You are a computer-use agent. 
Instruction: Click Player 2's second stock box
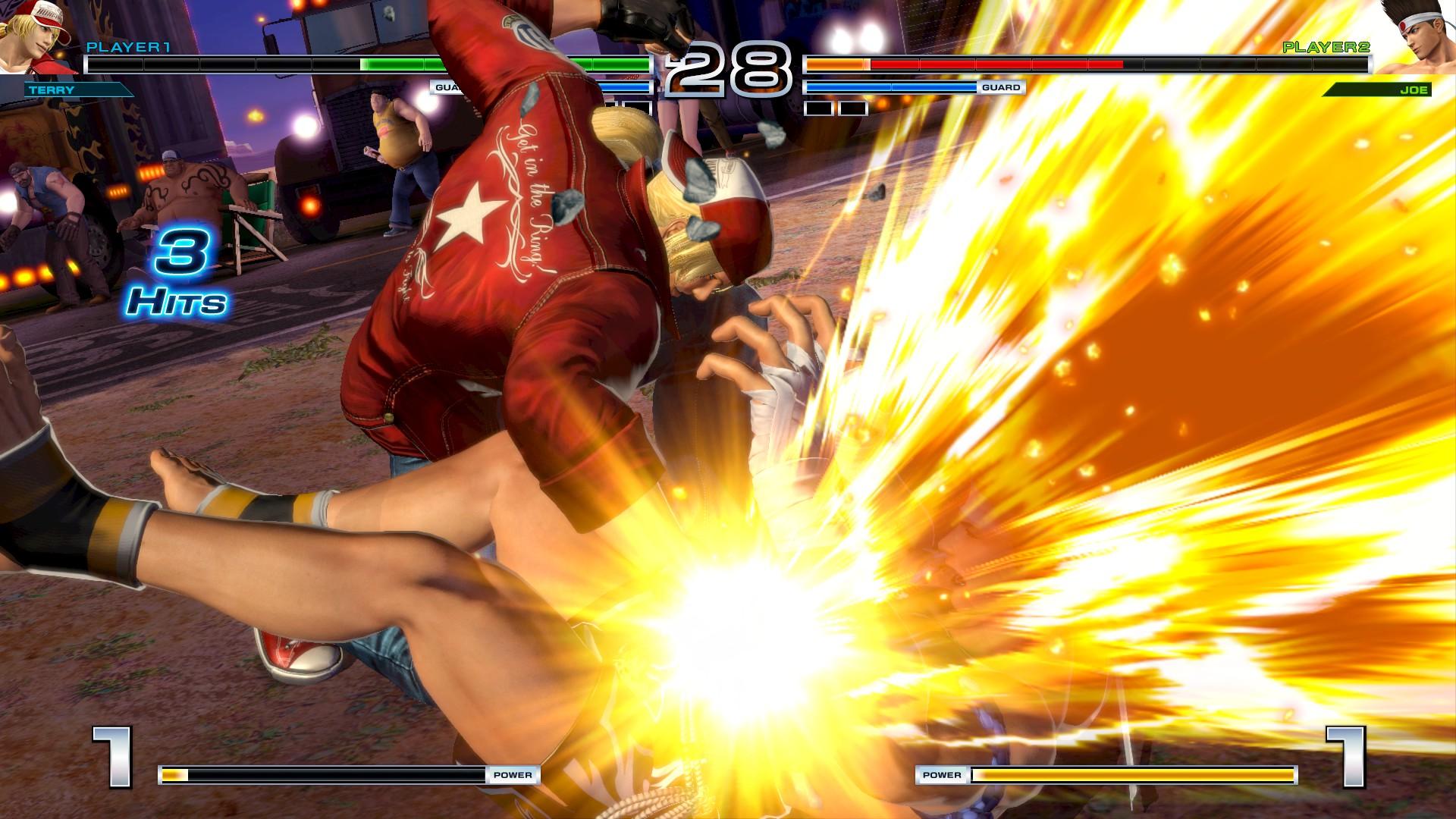pos(853,108)
